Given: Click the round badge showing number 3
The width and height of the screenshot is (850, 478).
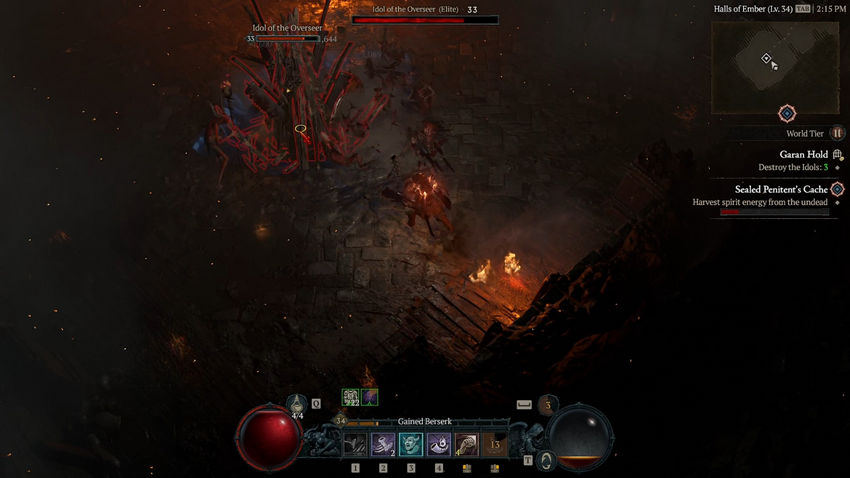Looking at the screenshot, I should pyautogui.click(x=547, y=405).
